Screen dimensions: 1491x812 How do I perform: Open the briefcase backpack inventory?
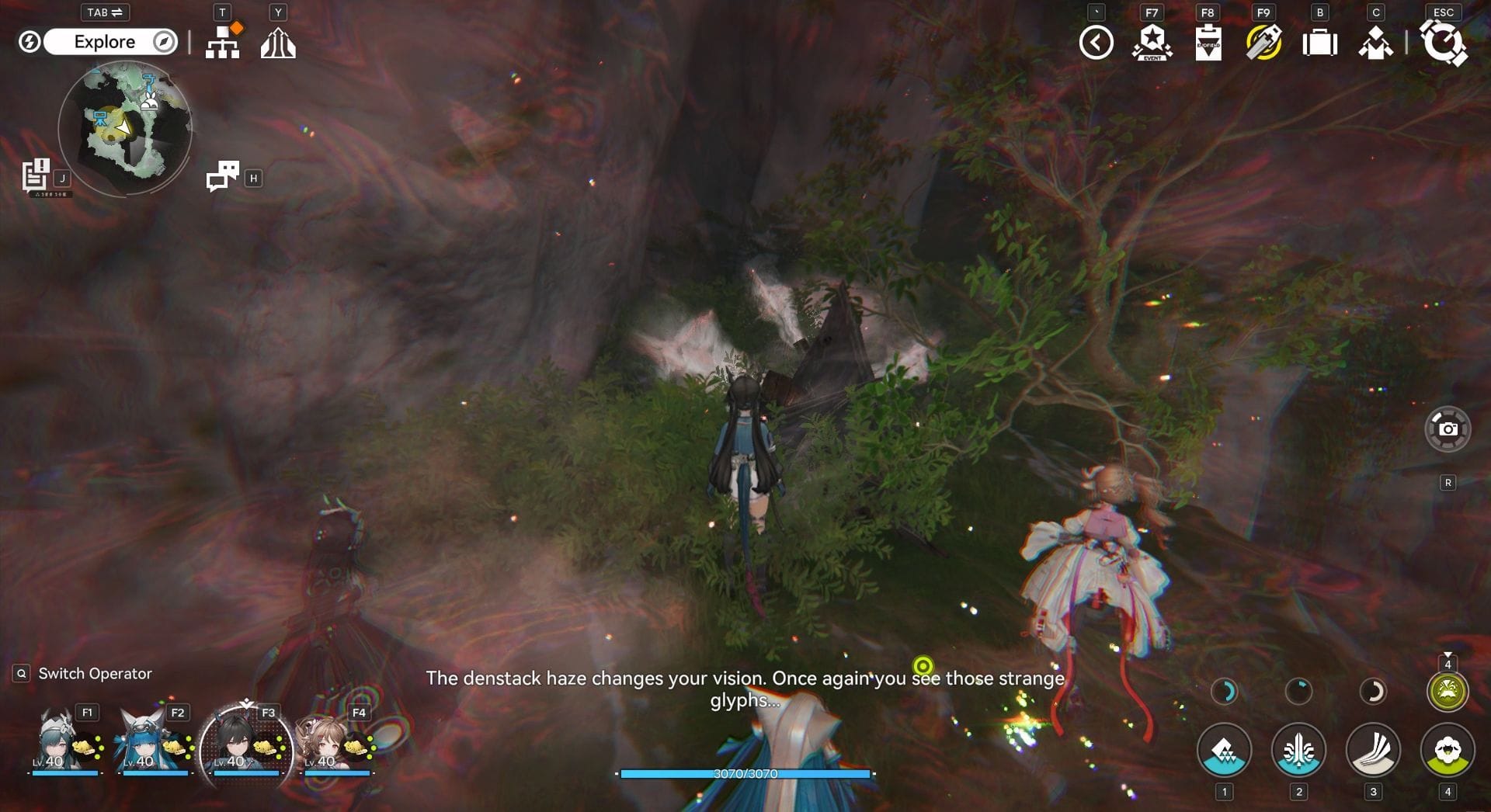click(x=1319, y=43)
